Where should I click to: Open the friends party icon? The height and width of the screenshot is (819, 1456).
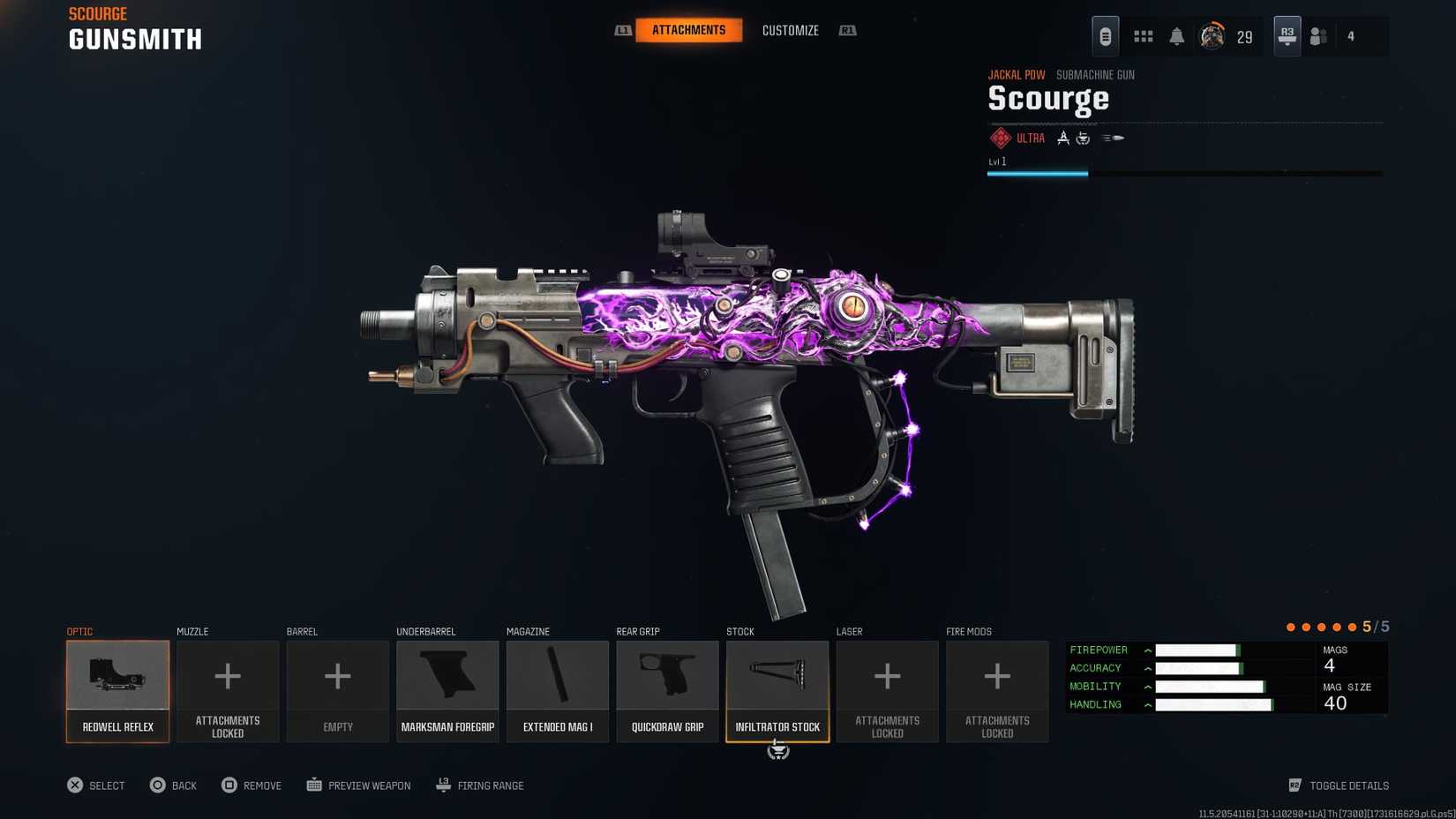click(x=1318, y=36)
